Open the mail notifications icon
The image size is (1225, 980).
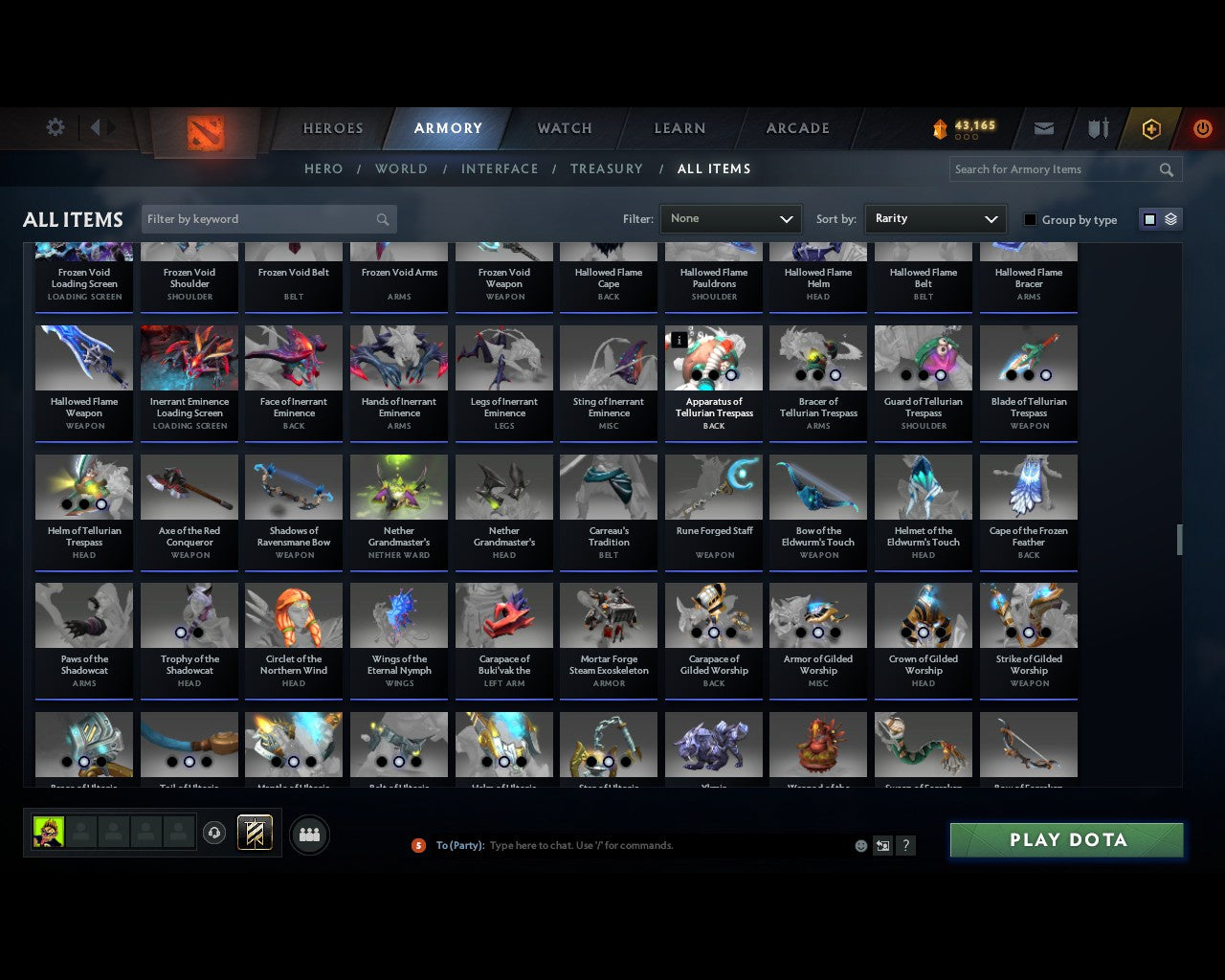click(x=1043, y=128)
